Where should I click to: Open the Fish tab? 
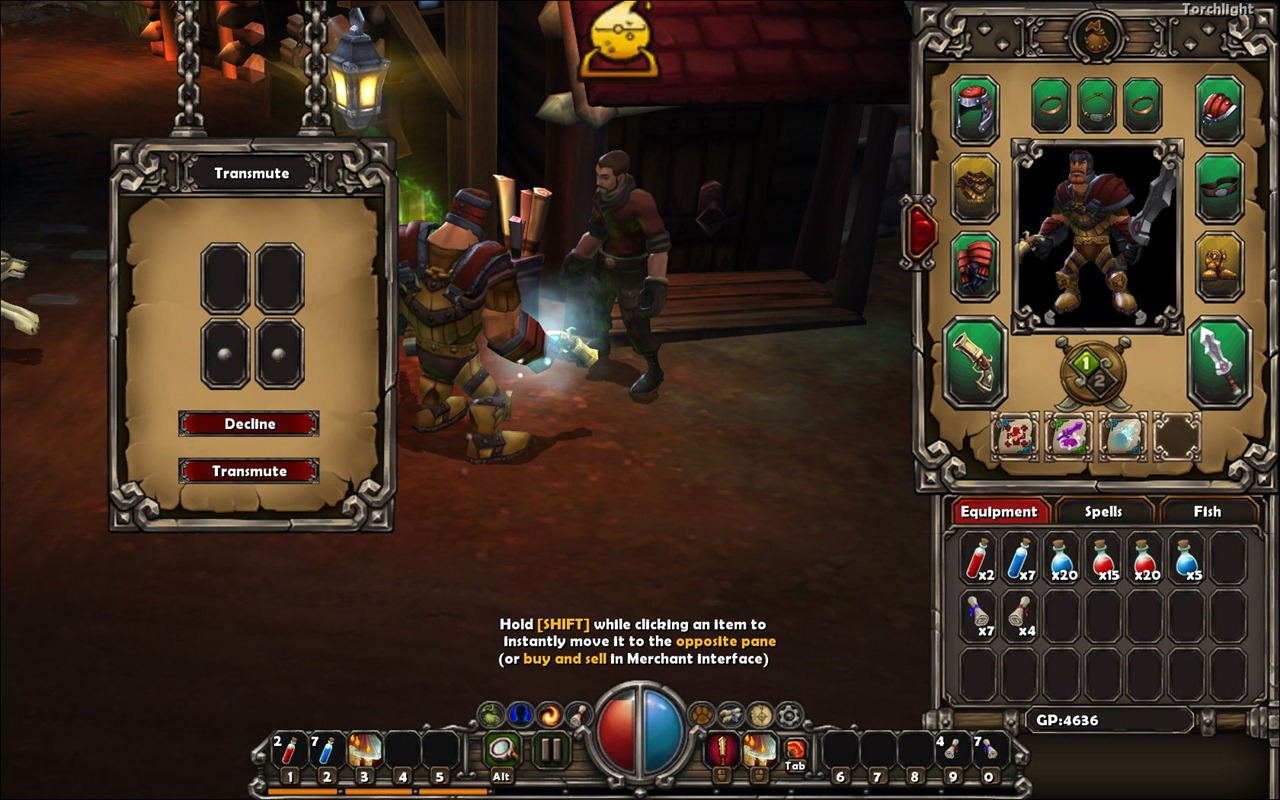click(x=1207, y=511)
